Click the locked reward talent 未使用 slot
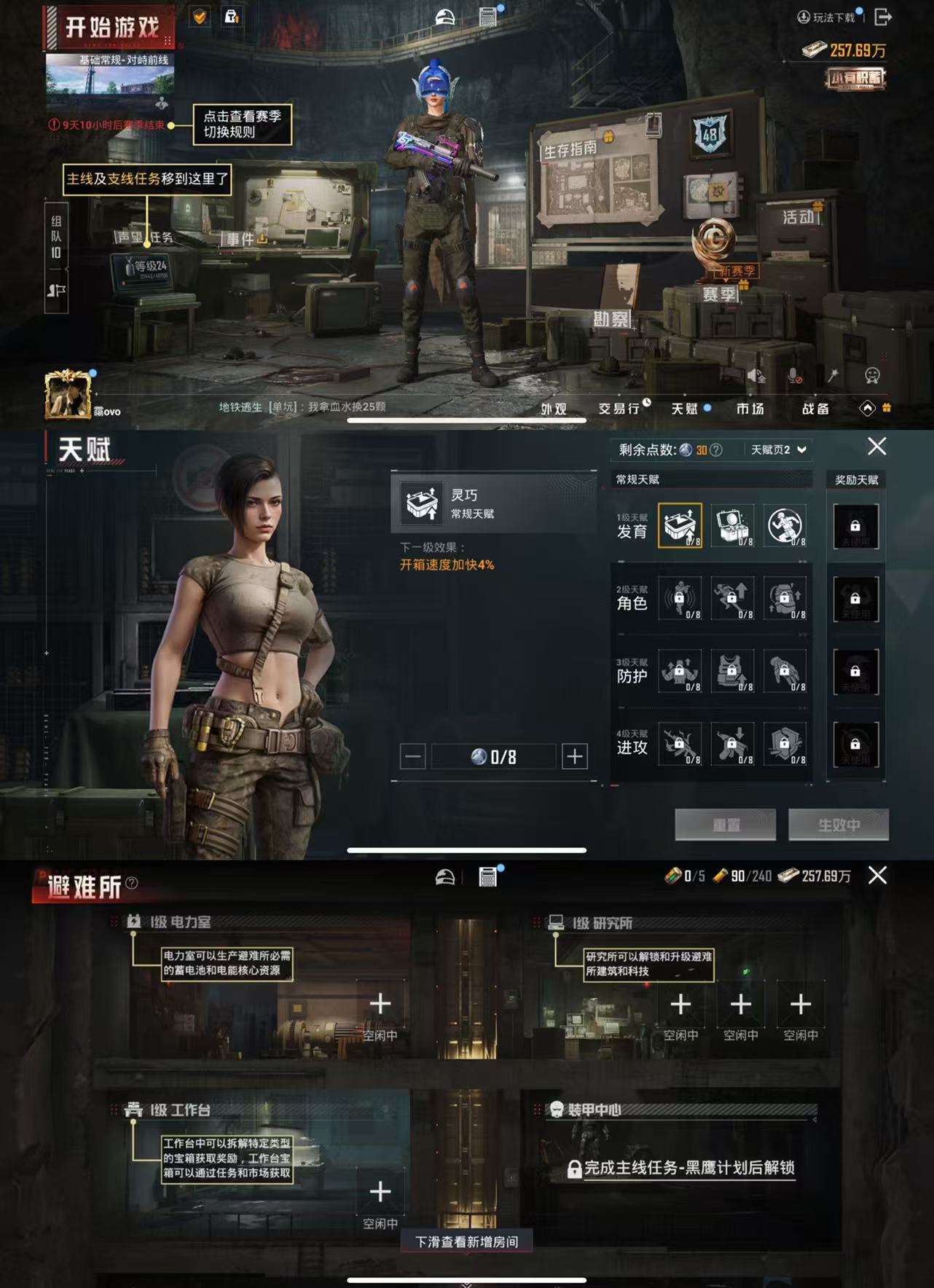The image size is (934, 1288). pos(857,526)
